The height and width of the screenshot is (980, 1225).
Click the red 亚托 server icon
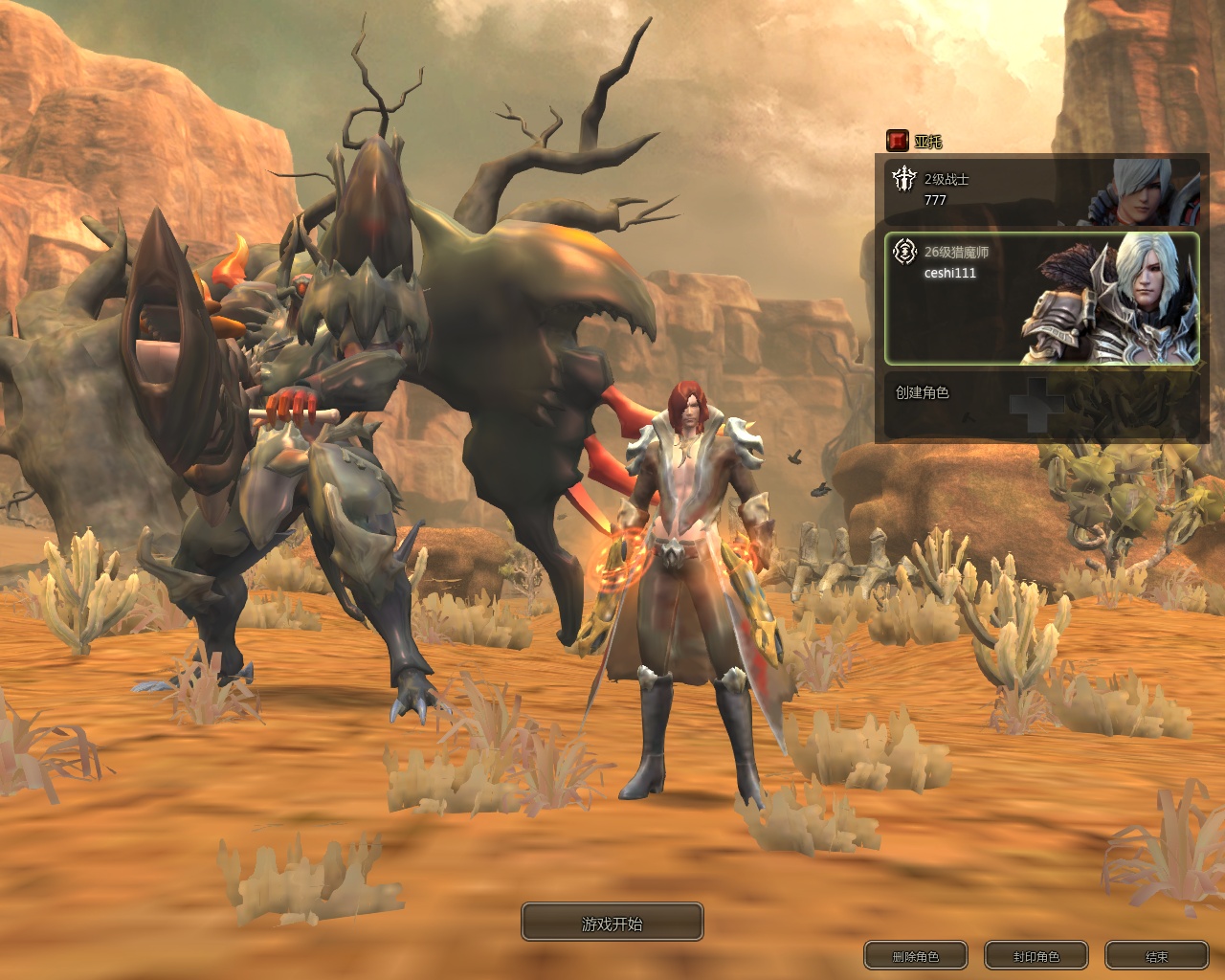point(897,141)
